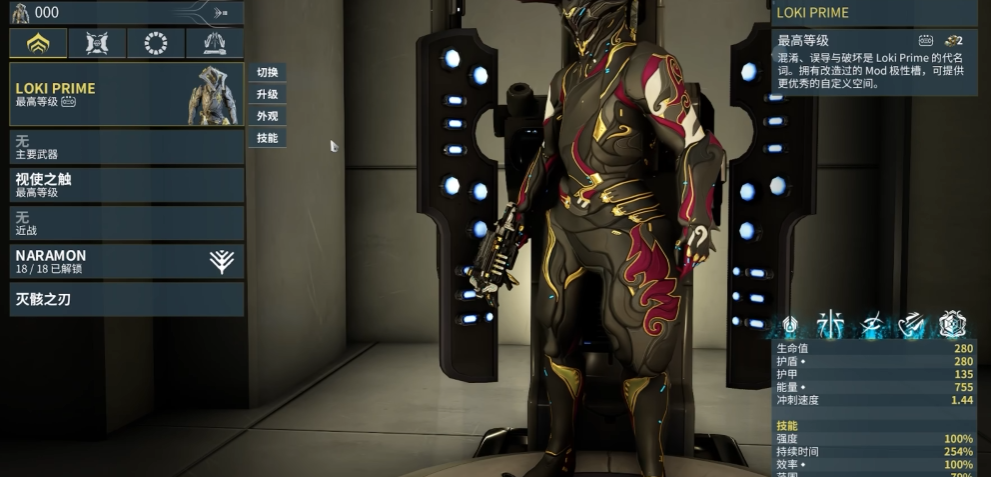Select the 灭骸之刃 slot

click(x=126, y=299)
